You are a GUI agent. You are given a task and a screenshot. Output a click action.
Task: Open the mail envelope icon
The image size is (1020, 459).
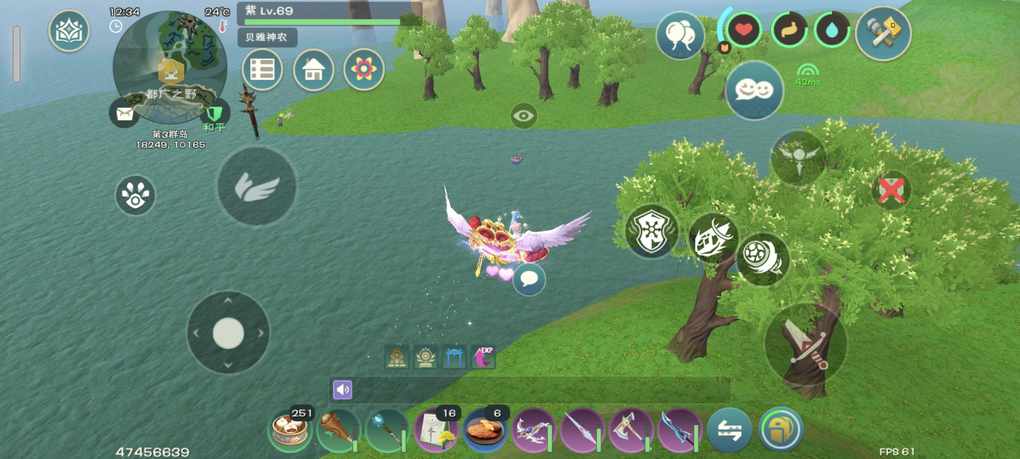click(124, 113)
